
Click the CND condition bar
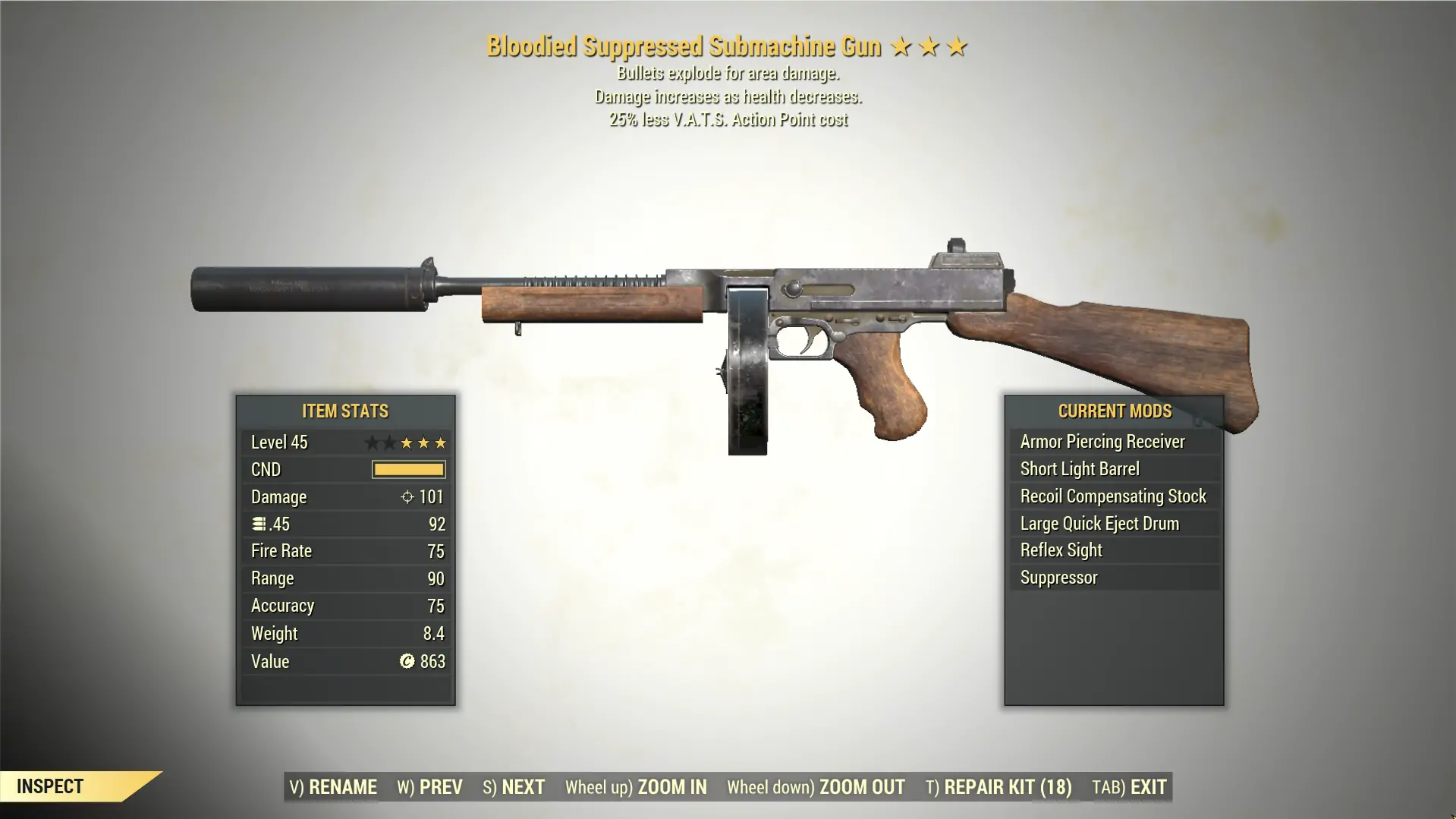click(x=408, y=469)
